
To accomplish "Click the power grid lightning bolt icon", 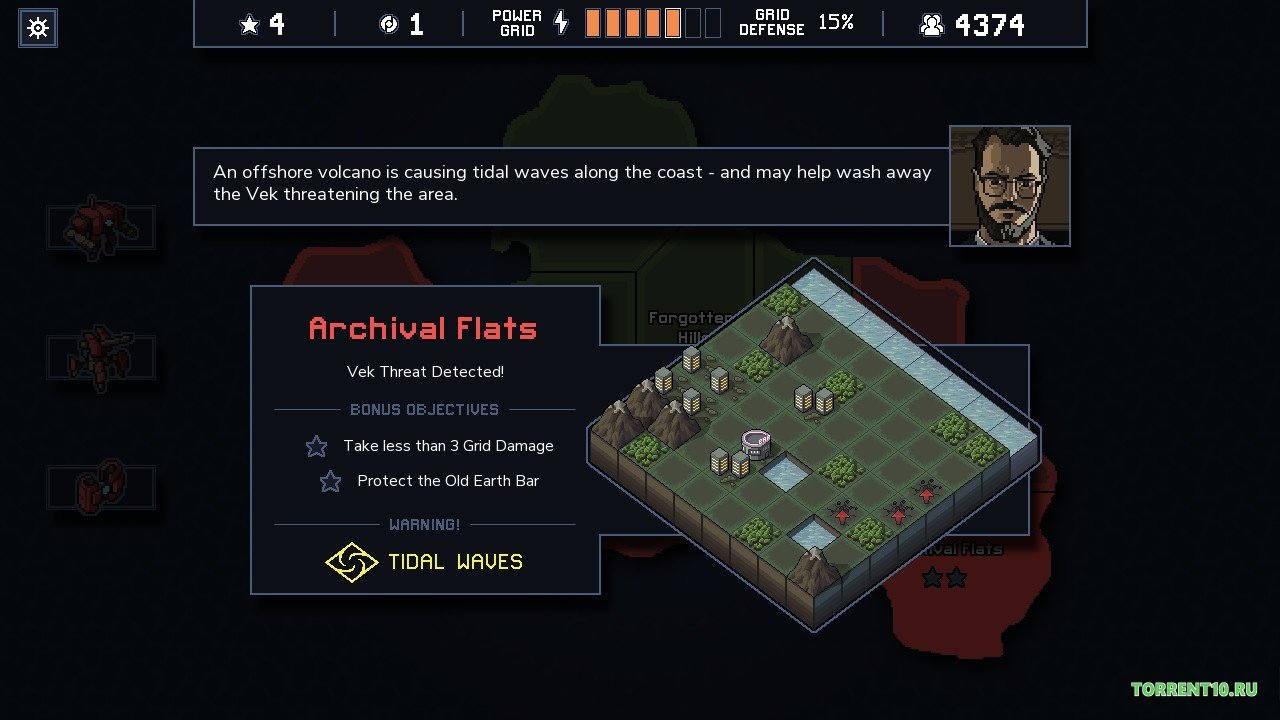I will (x=560, y=22).
